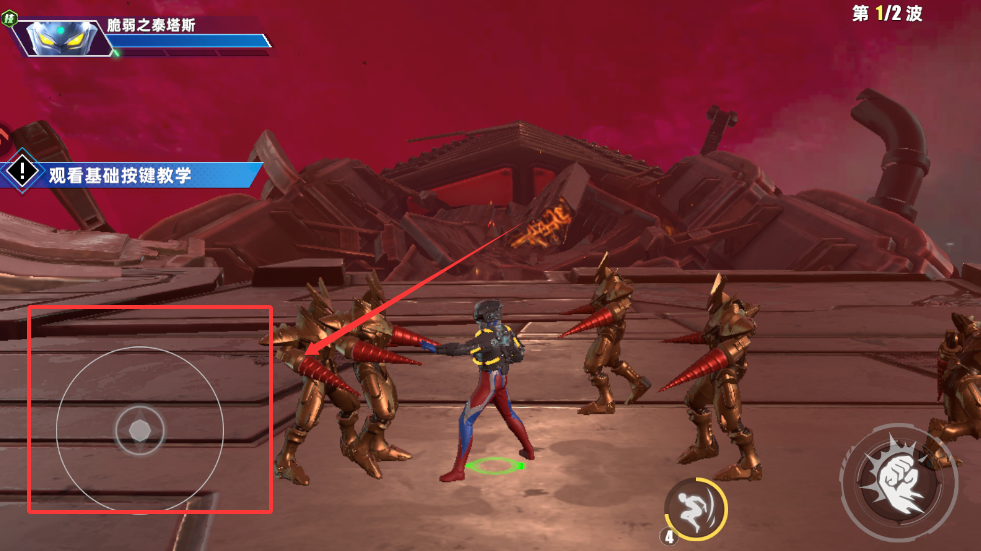Open the 观看基础按键教学 tutorial objective

pyautogui.click(x=120, y=175)
